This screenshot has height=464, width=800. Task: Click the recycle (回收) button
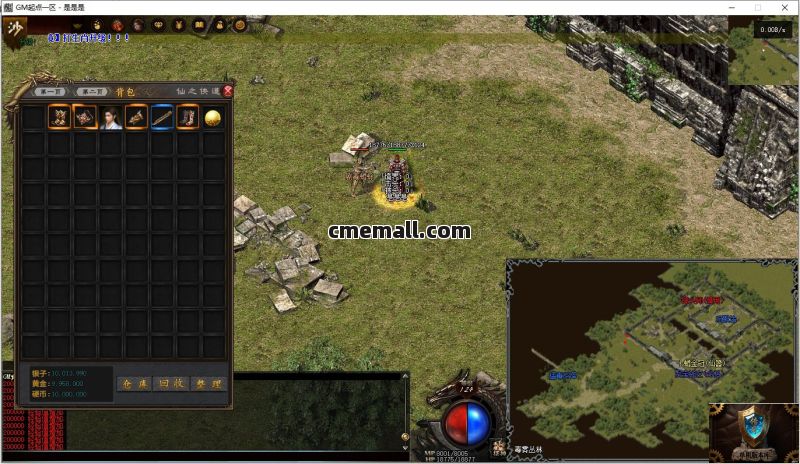[x=171, y=383]
